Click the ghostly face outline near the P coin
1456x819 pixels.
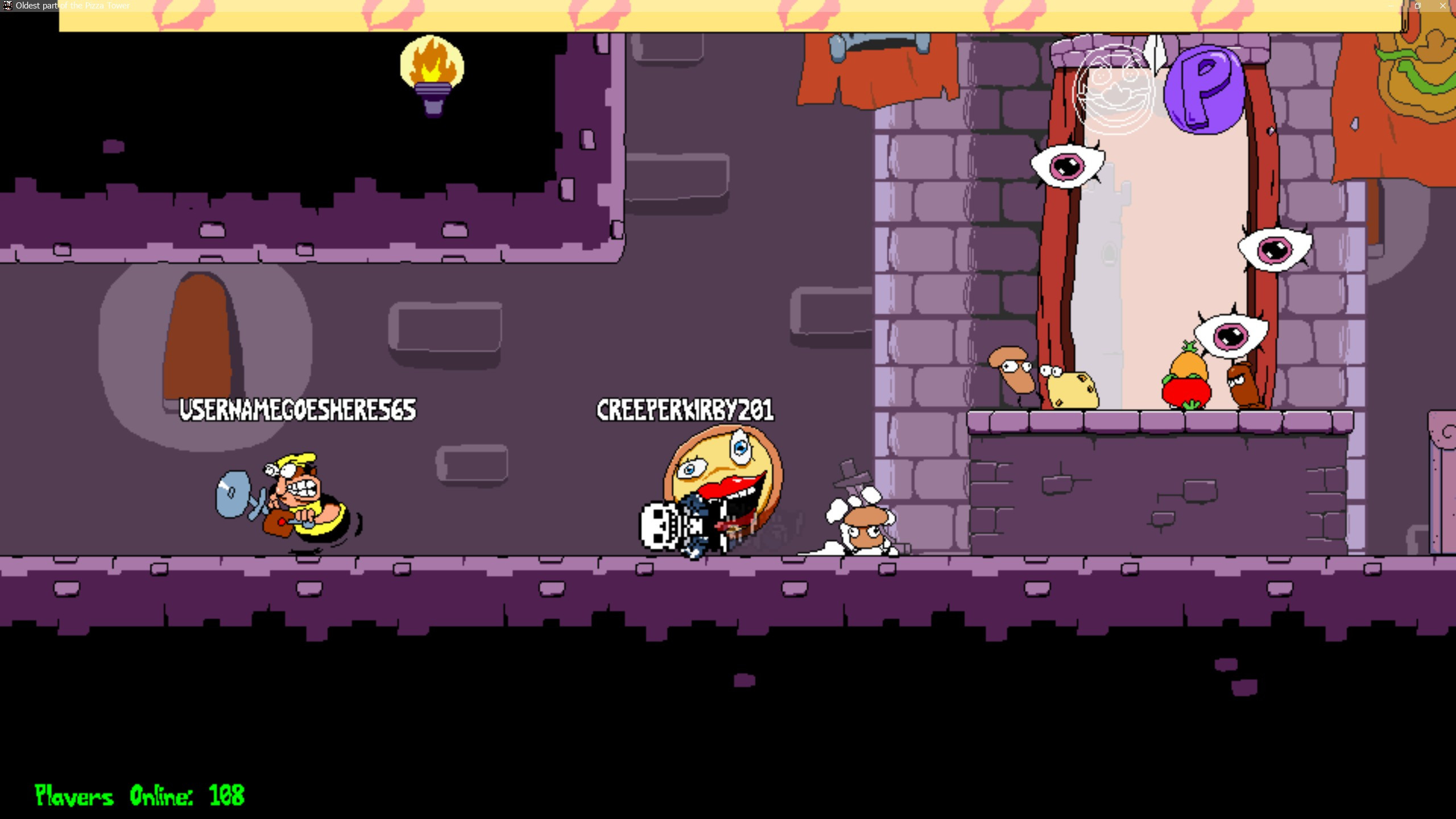coord(1115,94)
